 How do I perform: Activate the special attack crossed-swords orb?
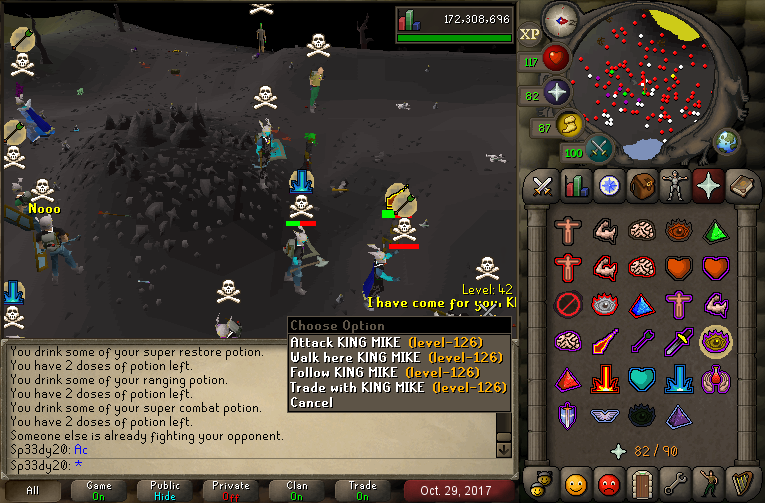click(x=600, y=150)
